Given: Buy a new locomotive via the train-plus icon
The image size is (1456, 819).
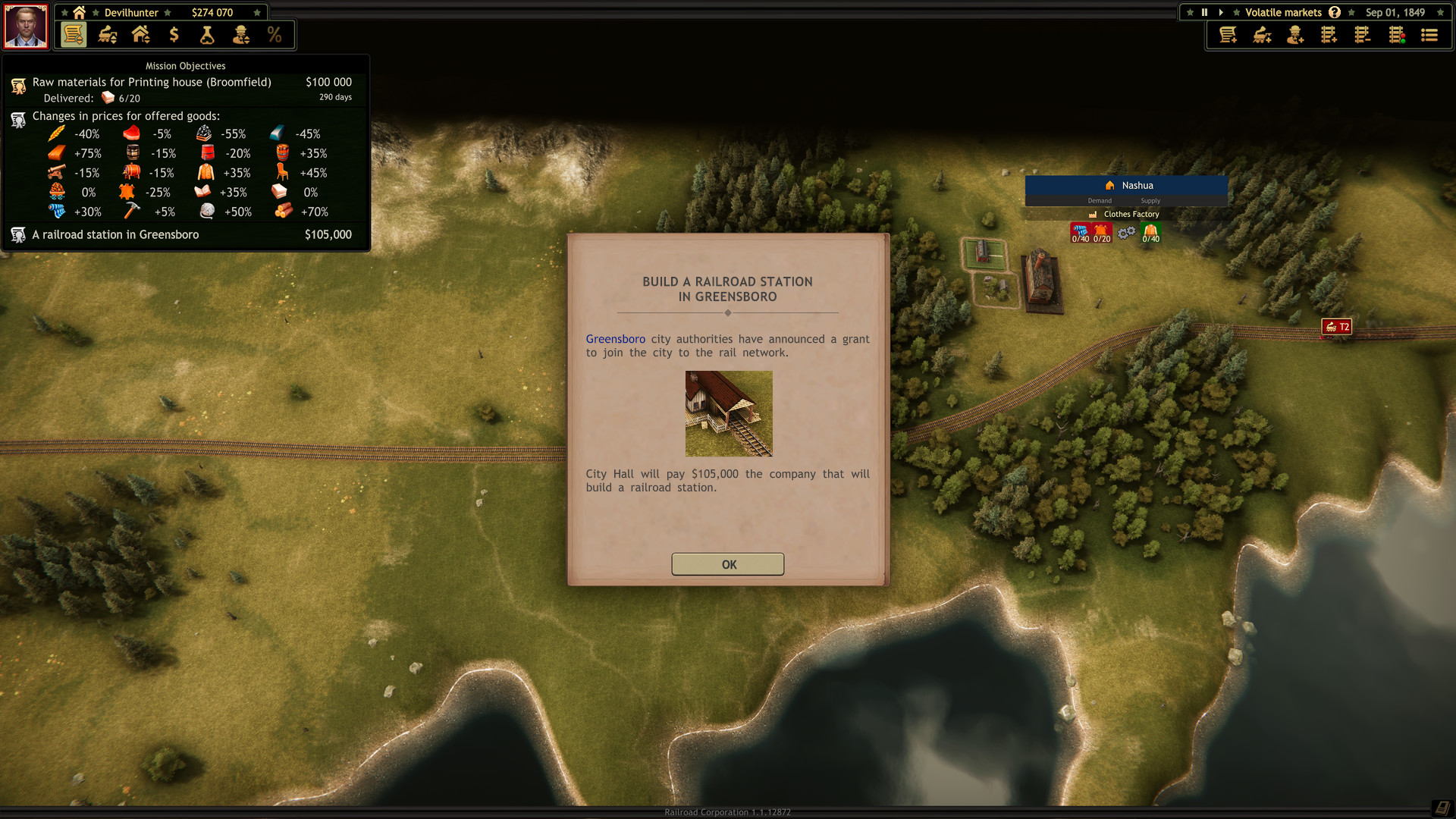Looking at the screenshot, I should [1261, 35].
